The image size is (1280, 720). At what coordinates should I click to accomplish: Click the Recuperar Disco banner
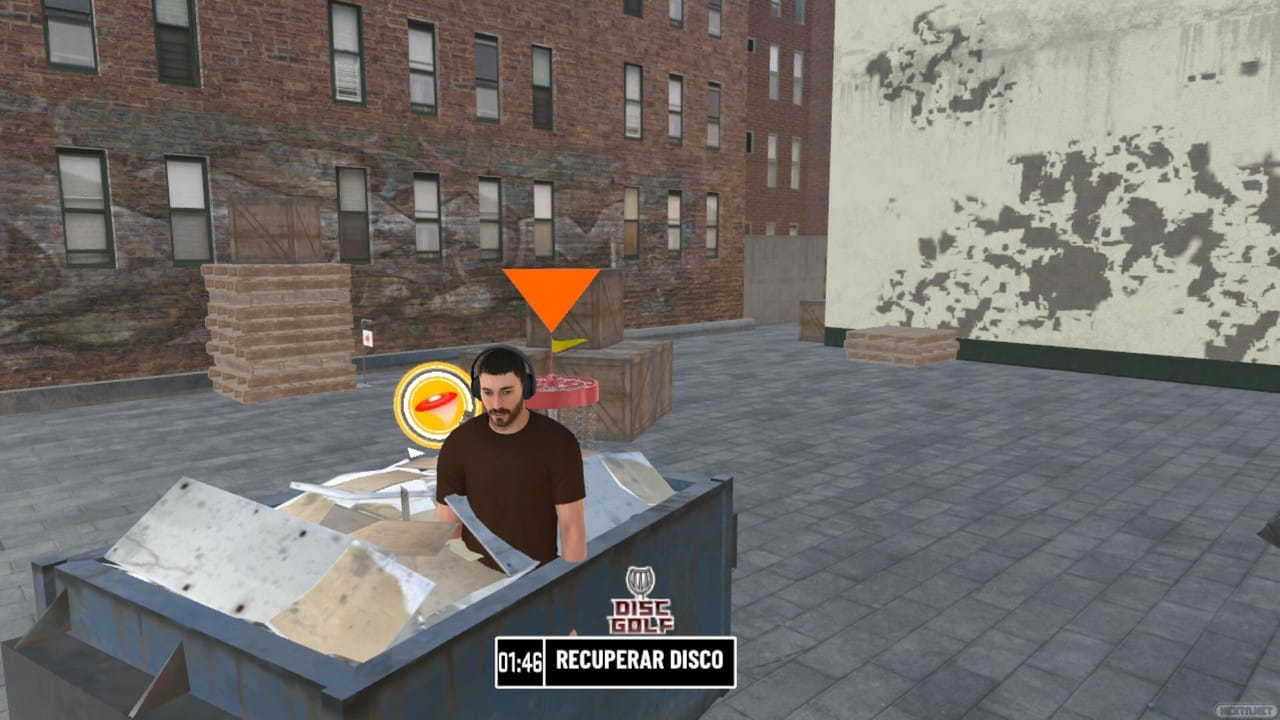click(x=616, y=662)
